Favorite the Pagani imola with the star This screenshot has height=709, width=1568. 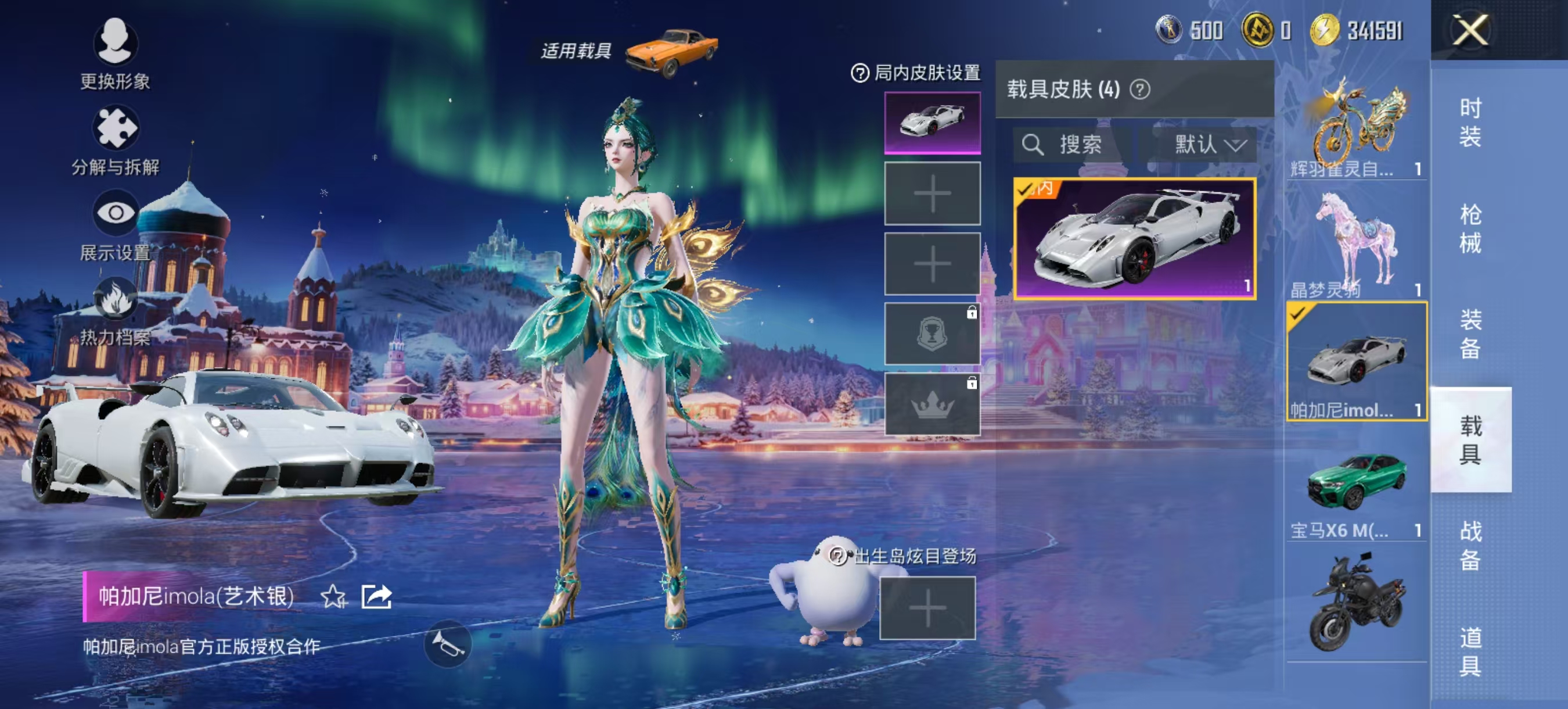coord(333,597)
